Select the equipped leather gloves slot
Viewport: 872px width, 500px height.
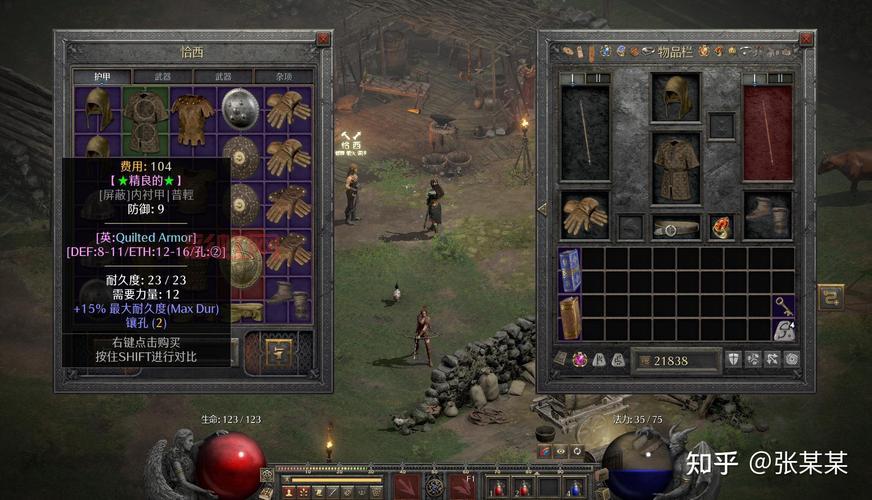583,213
